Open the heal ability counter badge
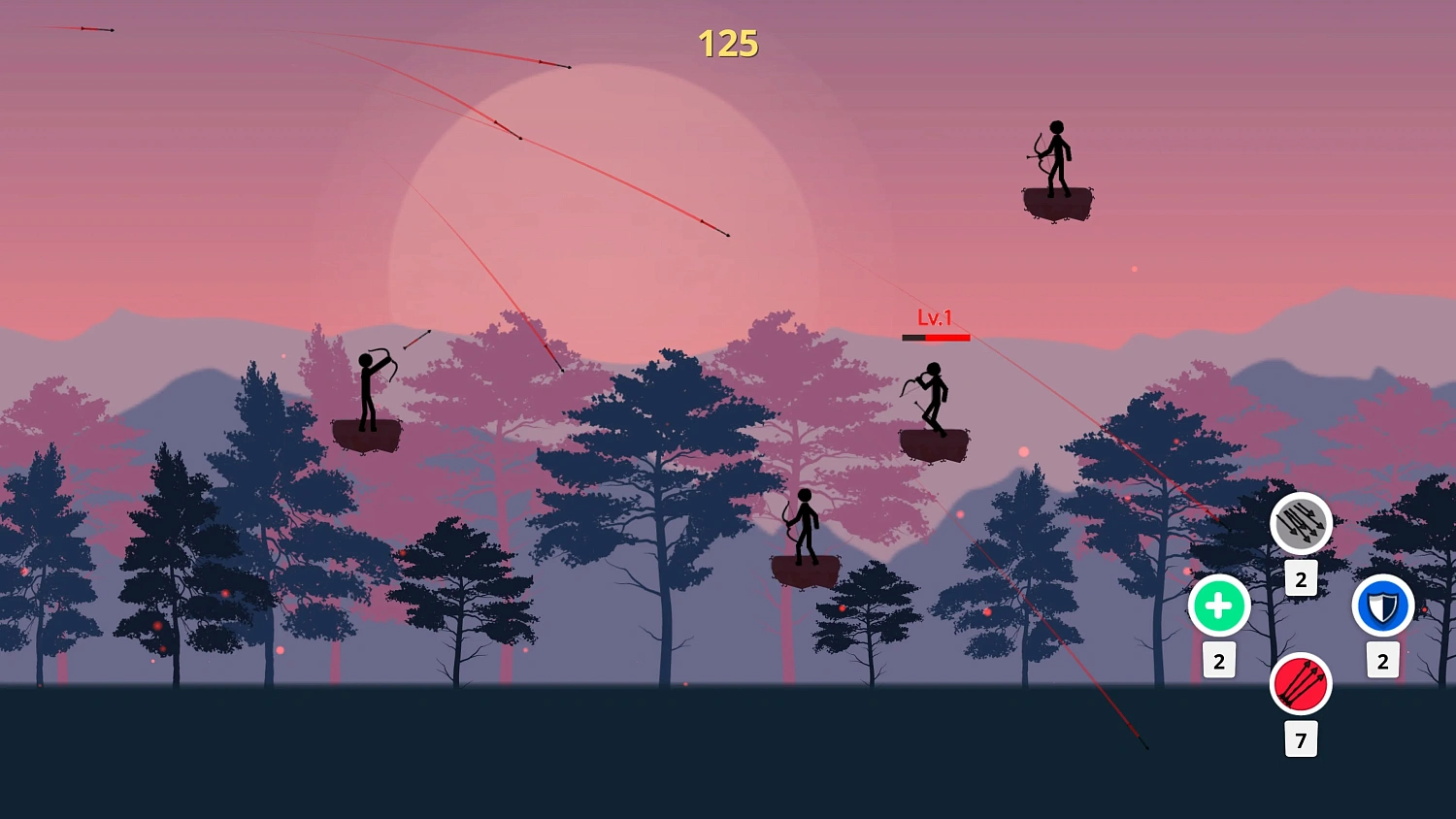 coord(1218,661)
